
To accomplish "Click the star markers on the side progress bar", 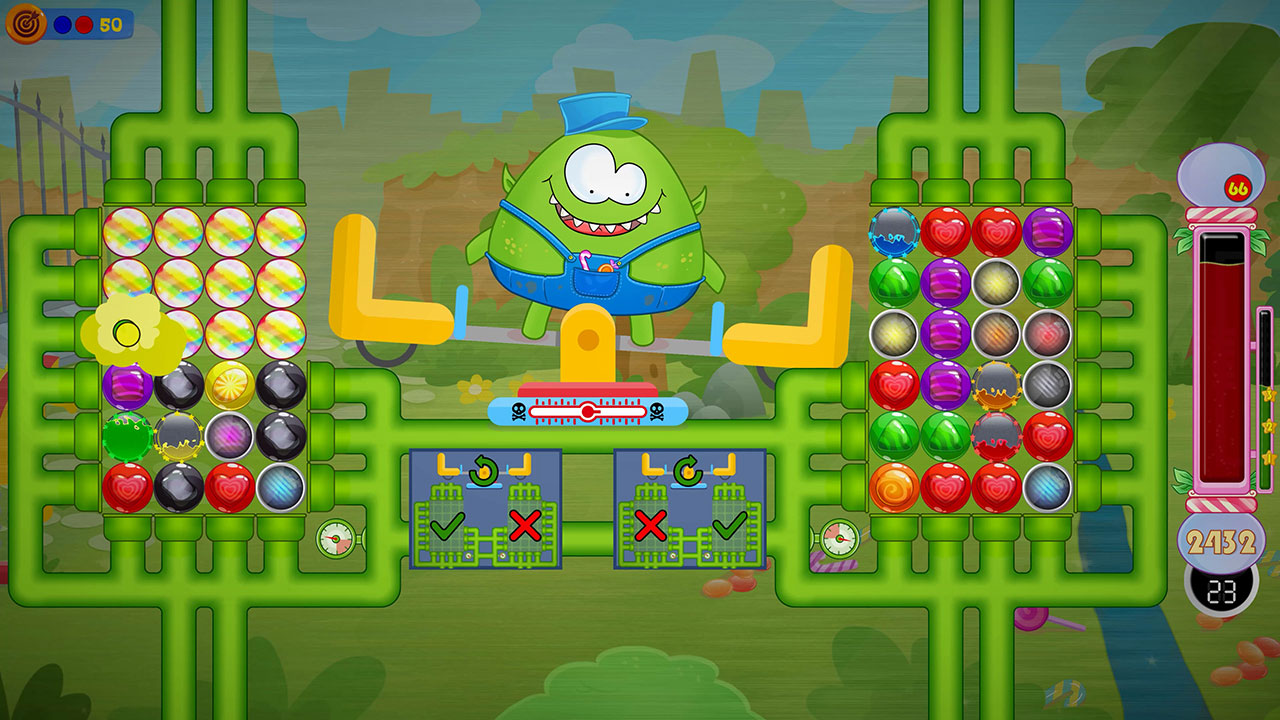I will pos(1268,425).
